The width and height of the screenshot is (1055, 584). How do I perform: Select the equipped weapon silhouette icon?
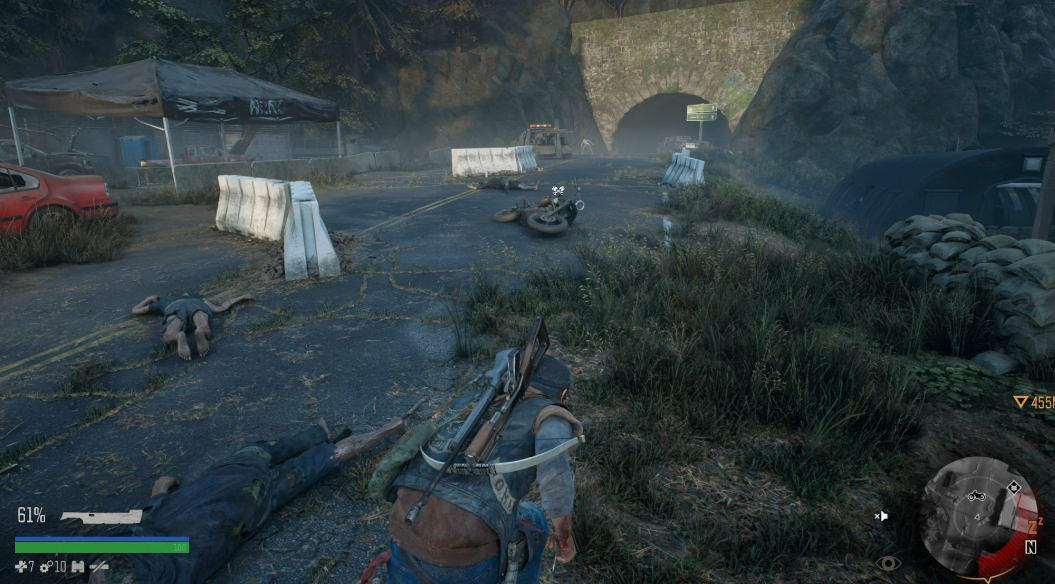tap(102, 517)
